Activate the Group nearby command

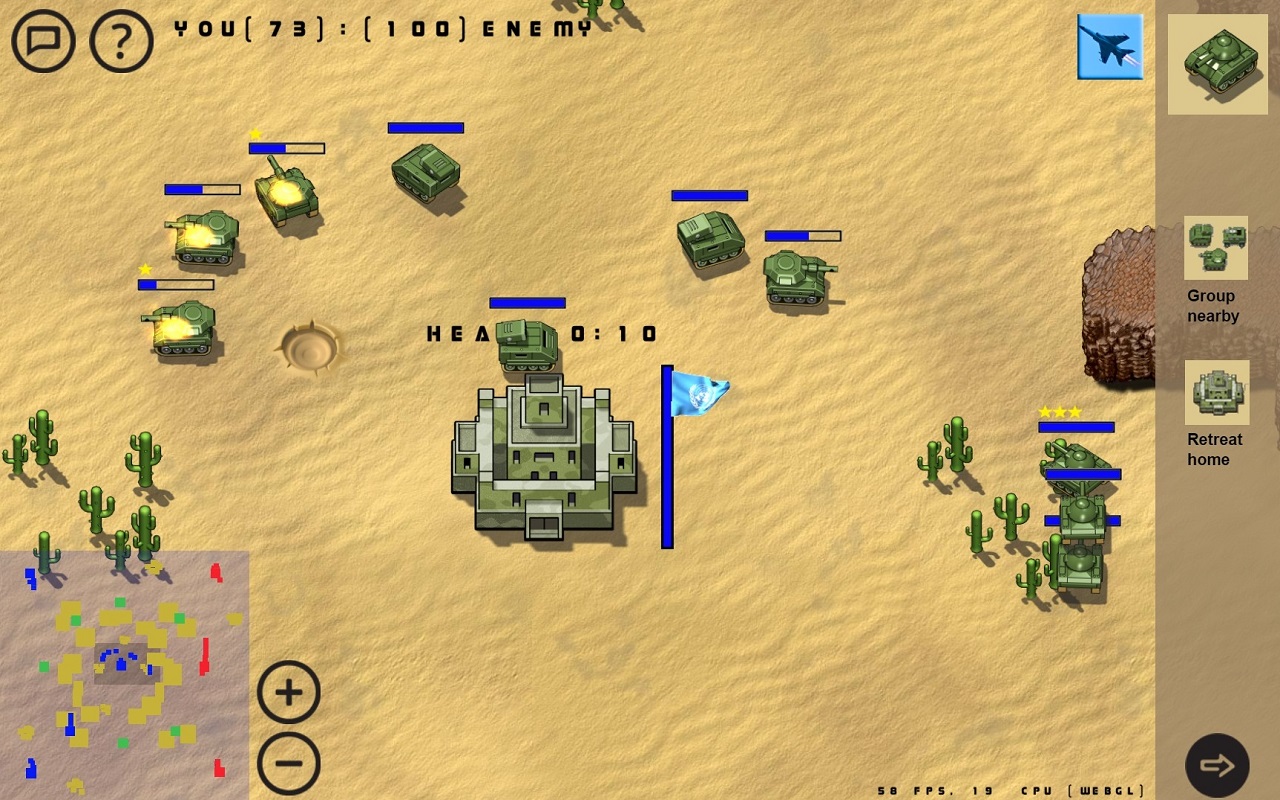click(x=1216, y=248)
